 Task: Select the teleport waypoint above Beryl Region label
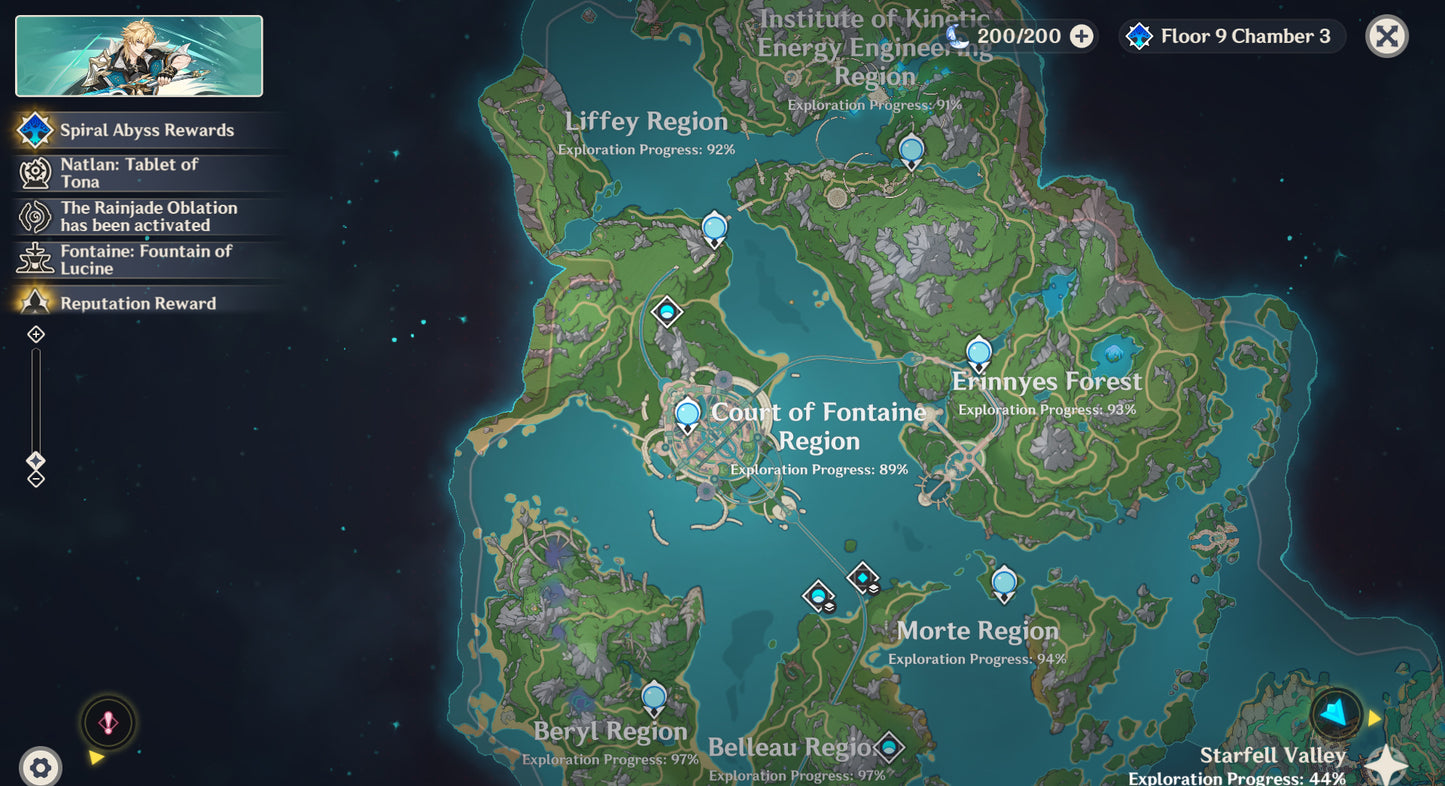654,697
